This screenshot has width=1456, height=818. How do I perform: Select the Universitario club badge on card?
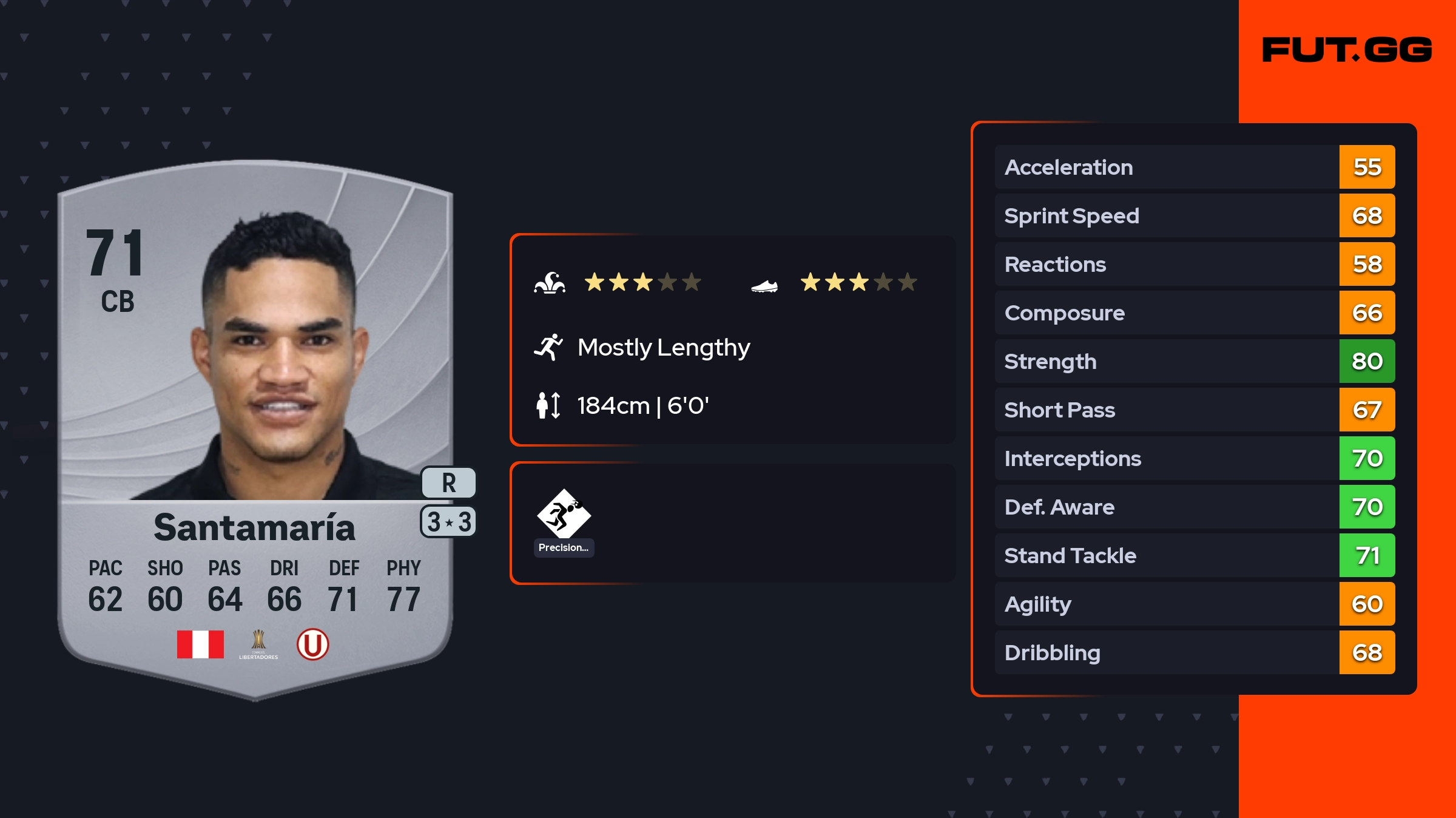312,644
